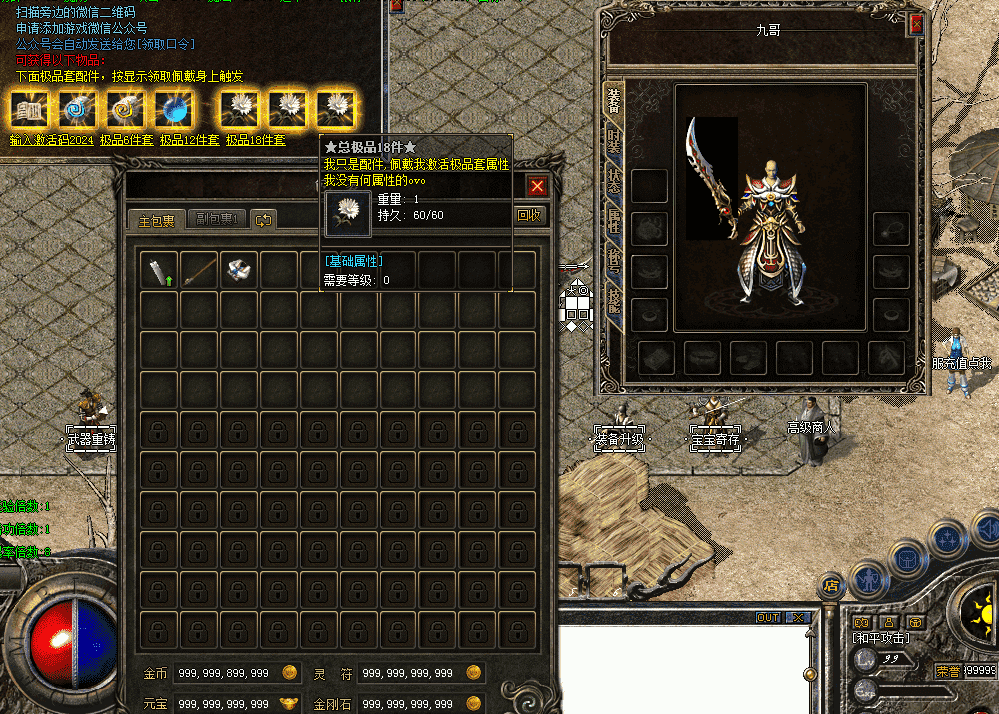Open the 技能 skills tab
999x714 pixels.
click(x=613, y=298)
